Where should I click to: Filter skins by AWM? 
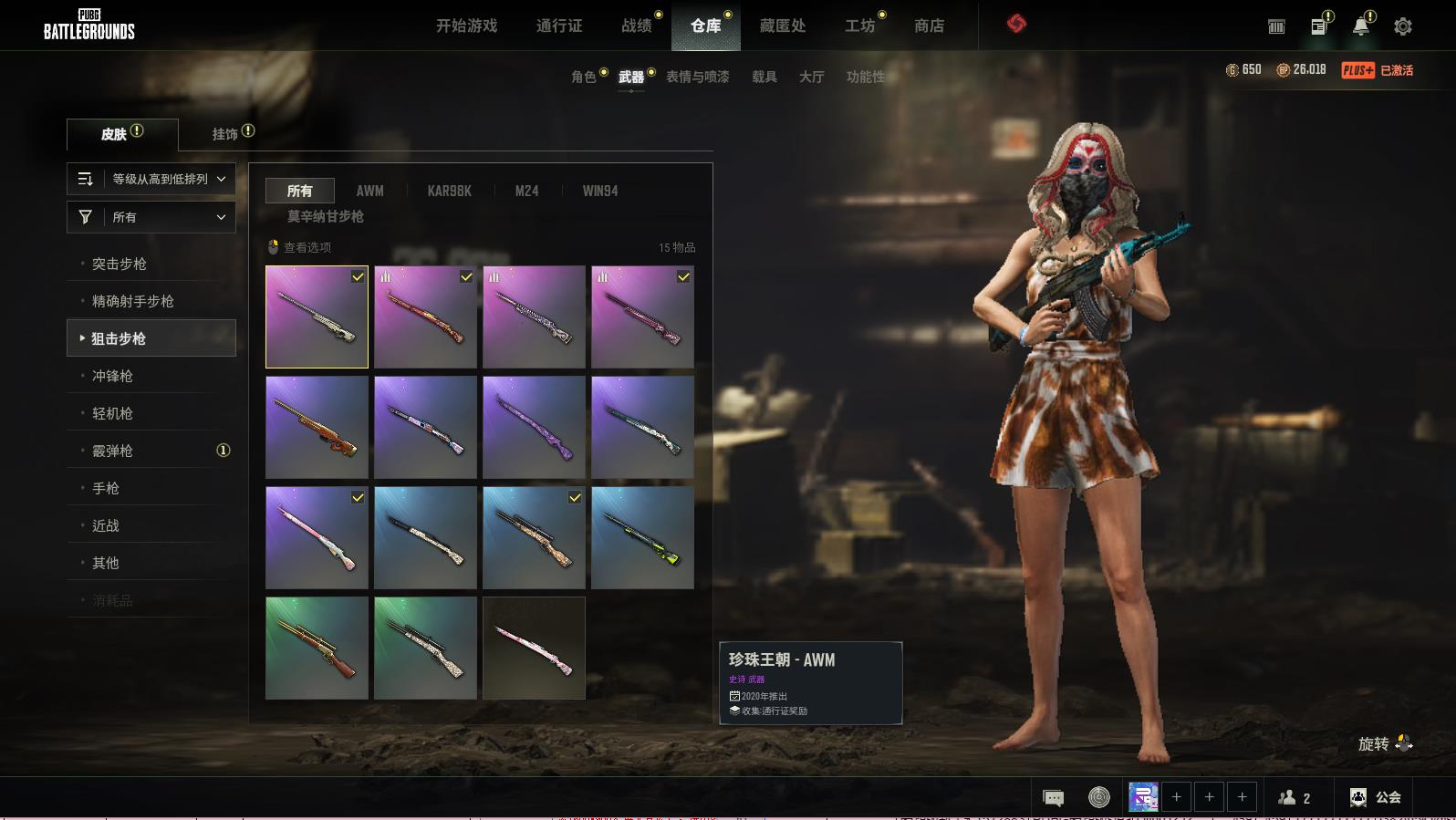369,191
